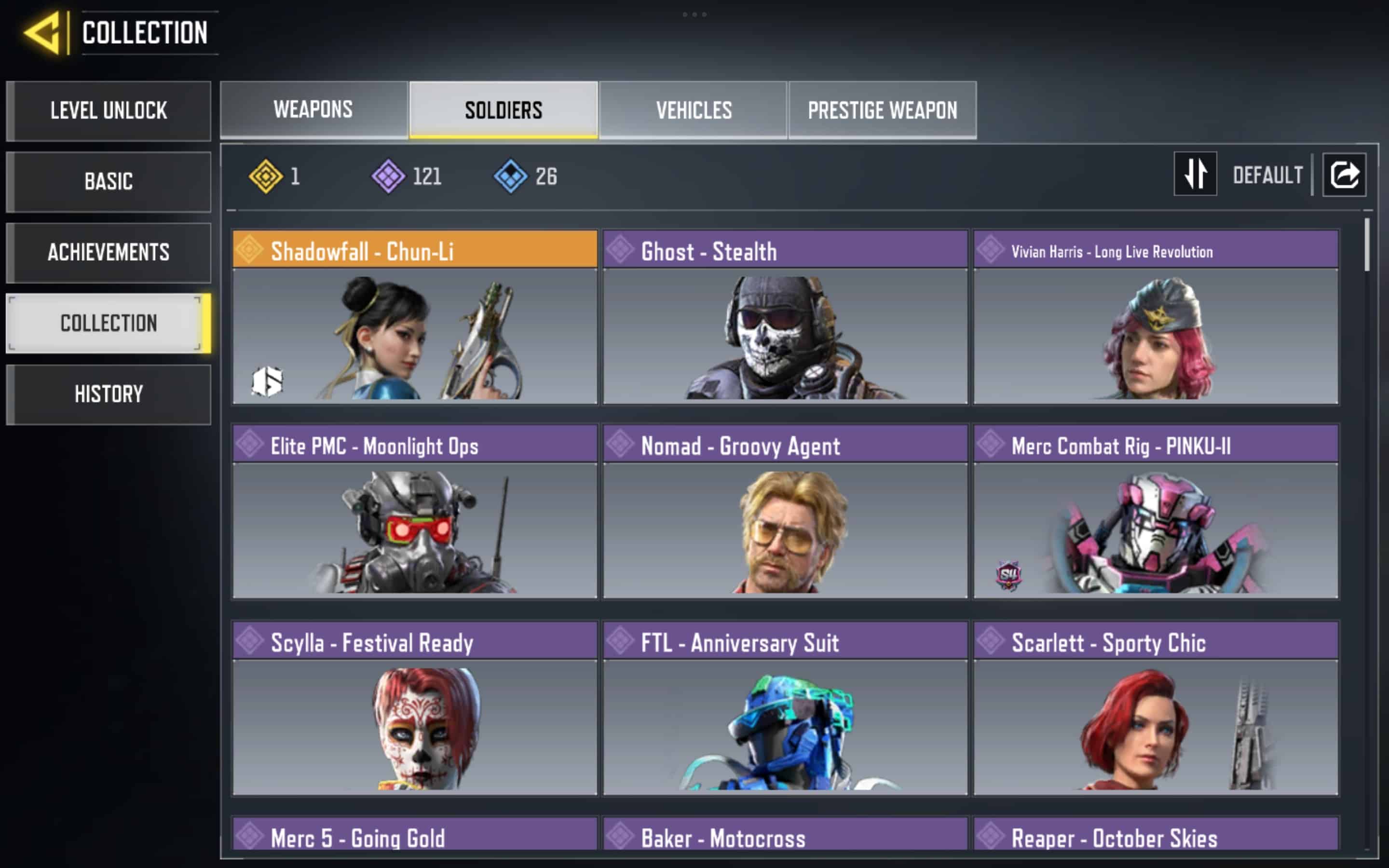Pick the Elite PMC - Moonlight Ops card
The image size is (1389, 868).
tap(414, 512)
